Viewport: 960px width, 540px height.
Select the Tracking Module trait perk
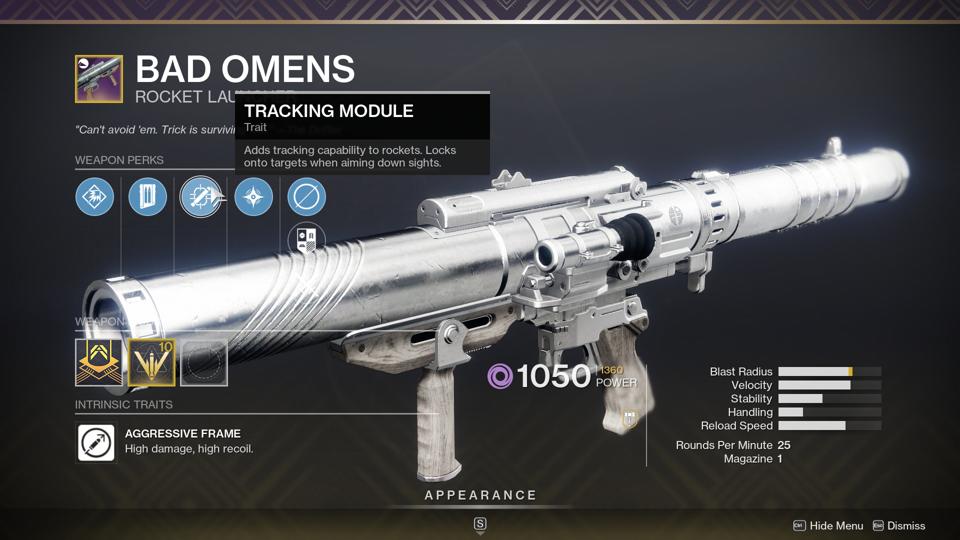[x=200, y=197]
